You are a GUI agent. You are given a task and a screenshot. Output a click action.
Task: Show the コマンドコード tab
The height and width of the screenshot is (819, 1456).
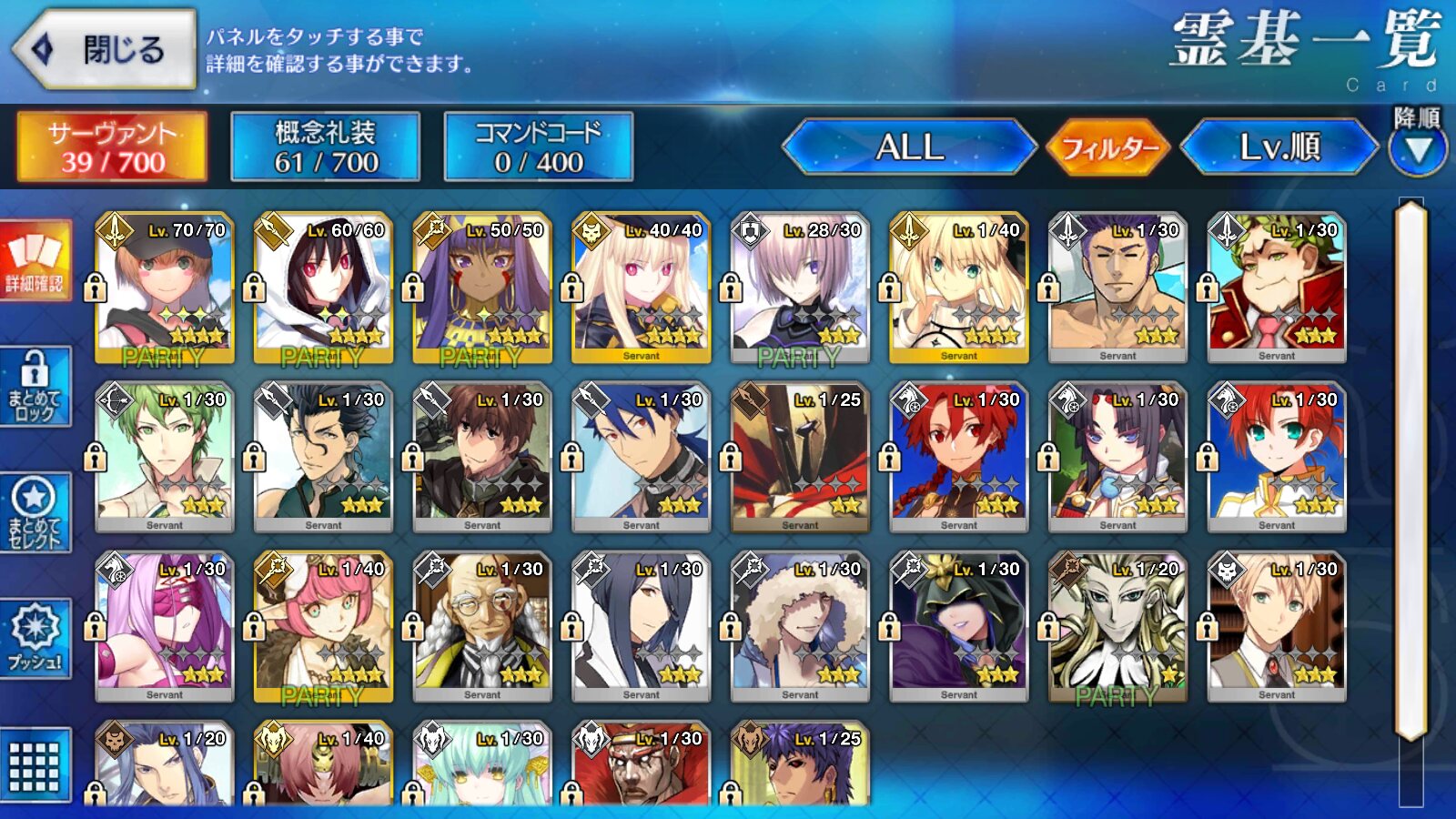(538, 147)
